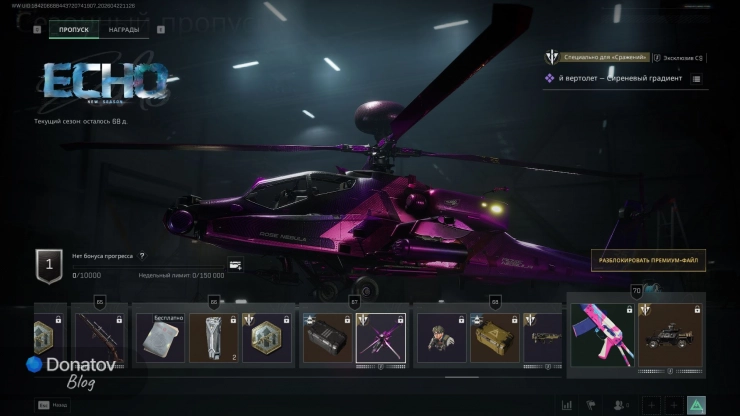Unlock the premium file with the gold button
The width and height of the screenshot is (740, 416).
pos(648,261)
